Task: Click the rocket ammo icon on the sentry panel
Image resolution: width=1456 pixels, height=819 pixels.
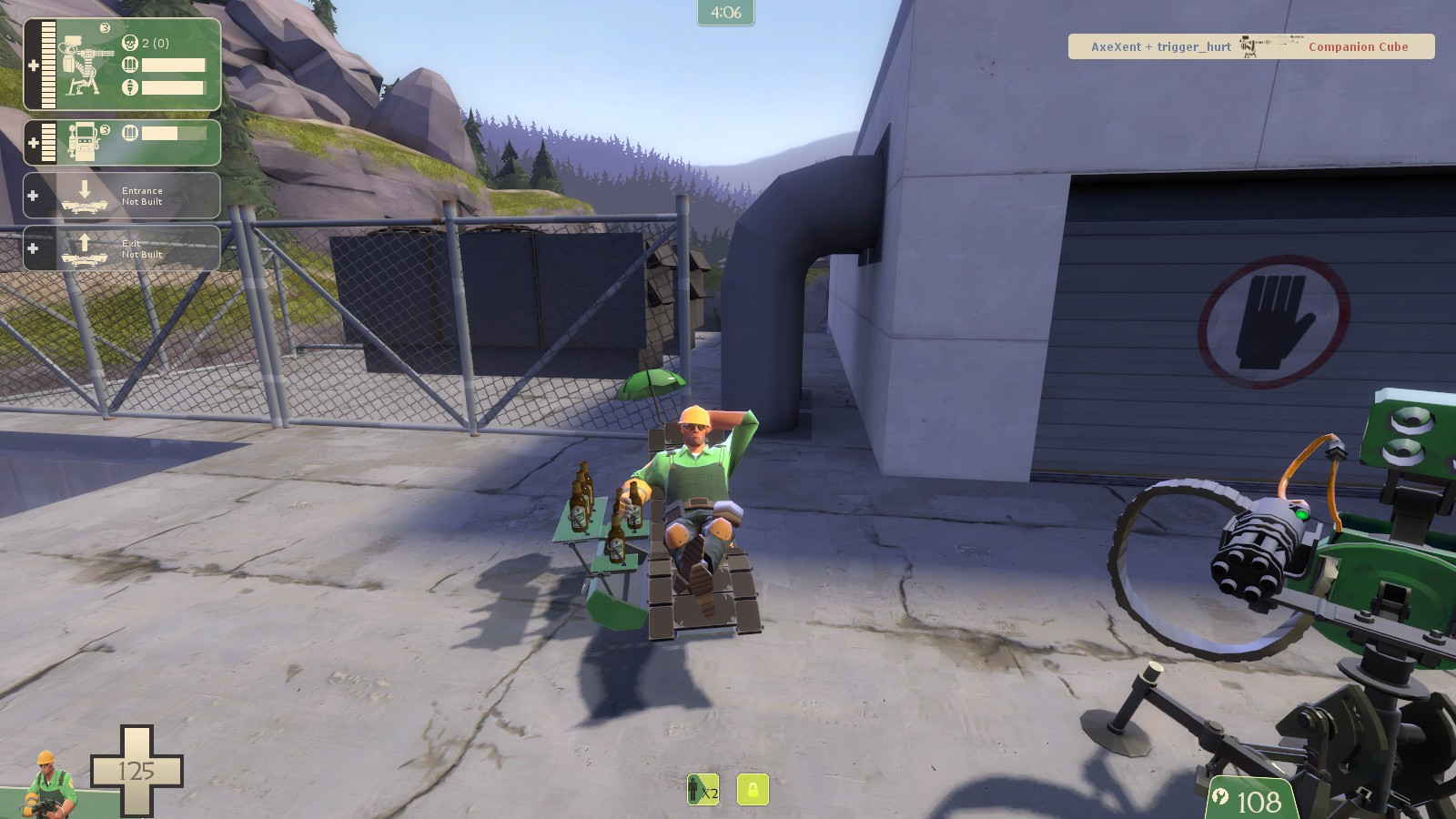Action: (x=129, y=88)
